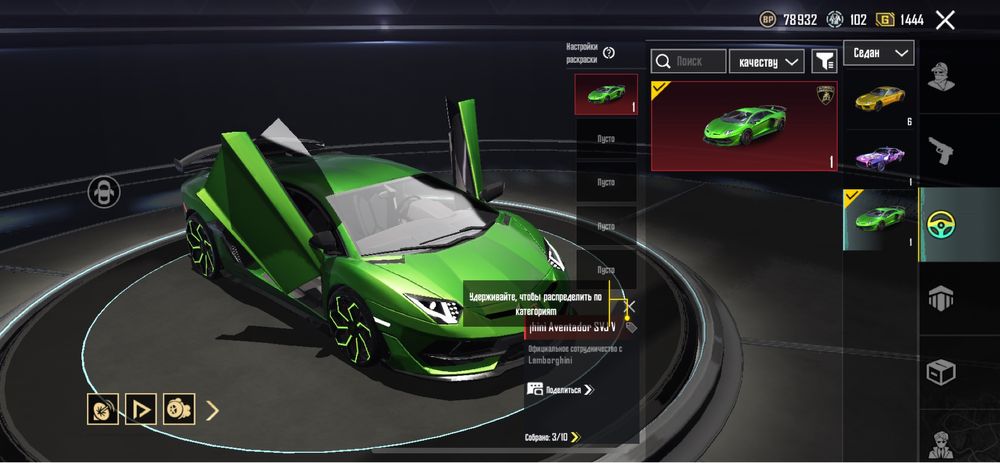Screen dimensions: 1000x463
Task: Expand more effect options with the arrow
Action: coord(212,408)
